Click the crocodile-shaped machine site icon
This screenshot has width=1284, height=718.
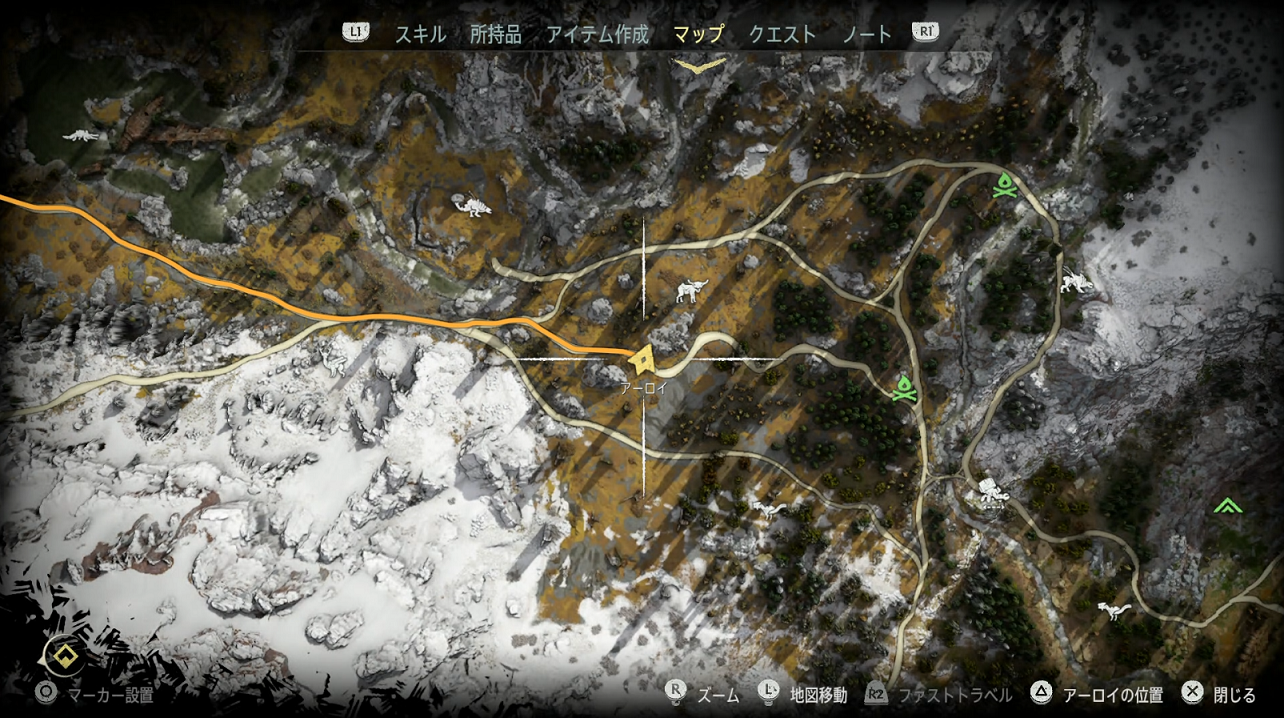[x=82, y=135]
